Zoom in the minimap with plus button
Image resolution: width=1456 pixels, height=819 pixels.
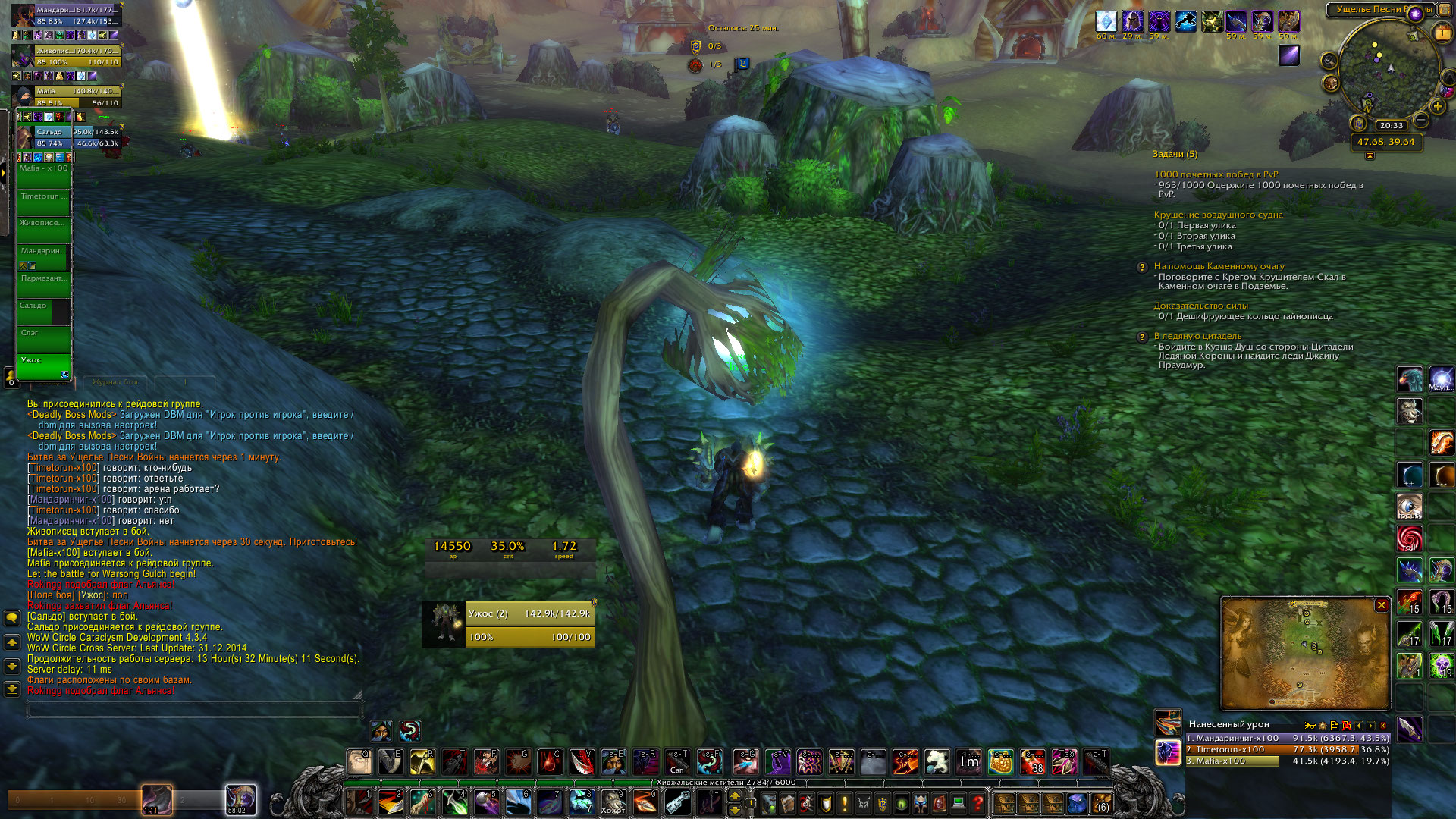[1437, 107]
